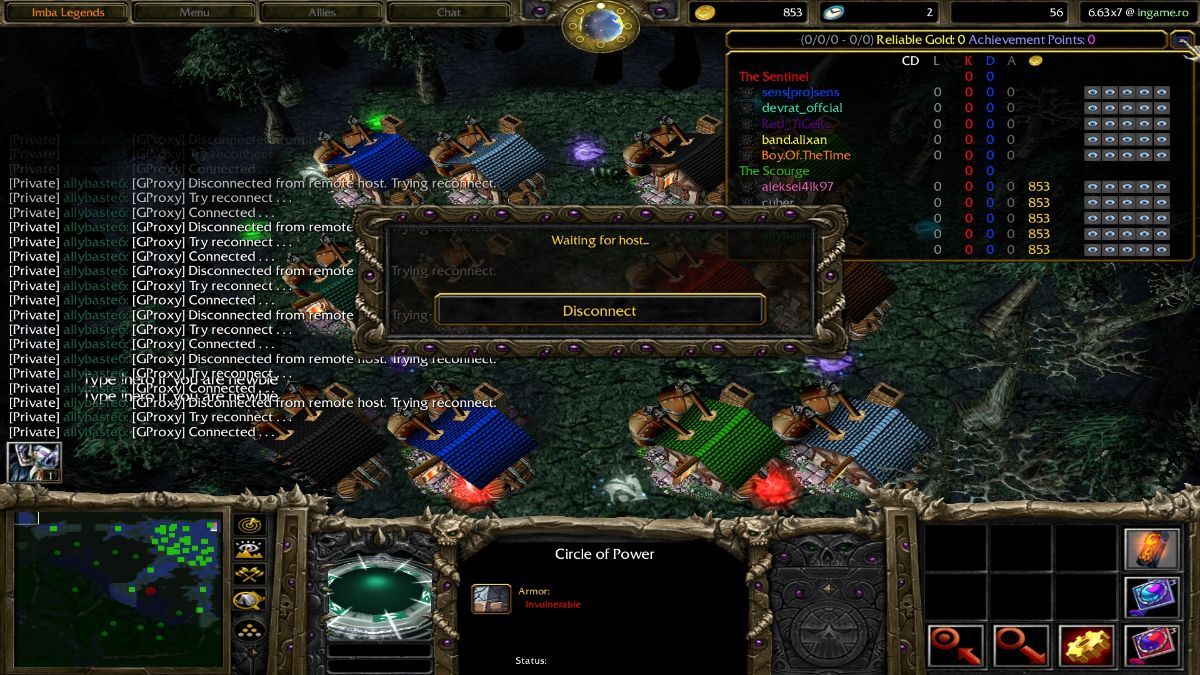Open the Allies panel
Image resolution: width=1200 pixels, height=675 pixels.
pos(321,13)
